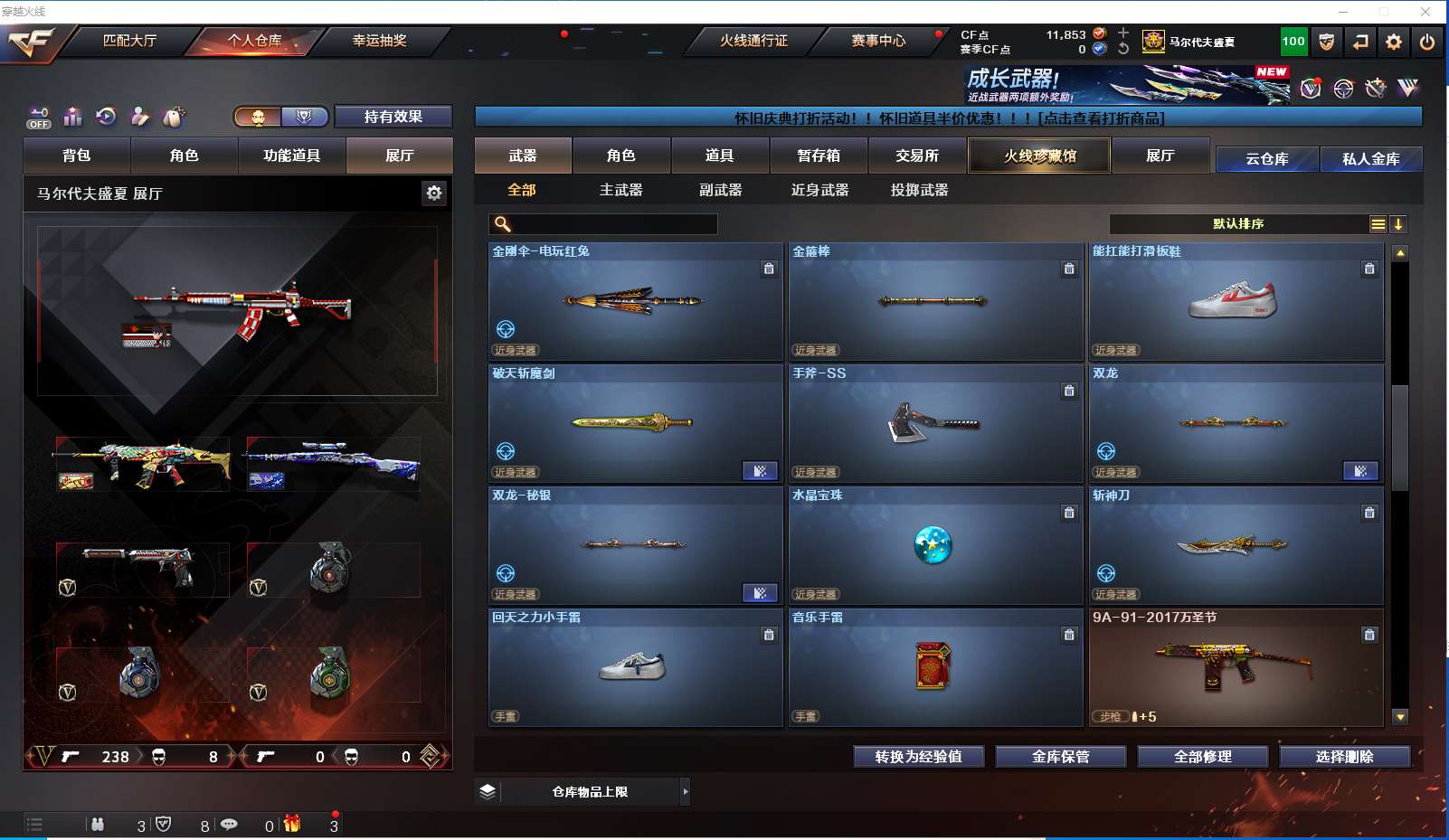Open the 火线珍藏馆 collection tab
1449x840 pixels.
click(1039, 156)
